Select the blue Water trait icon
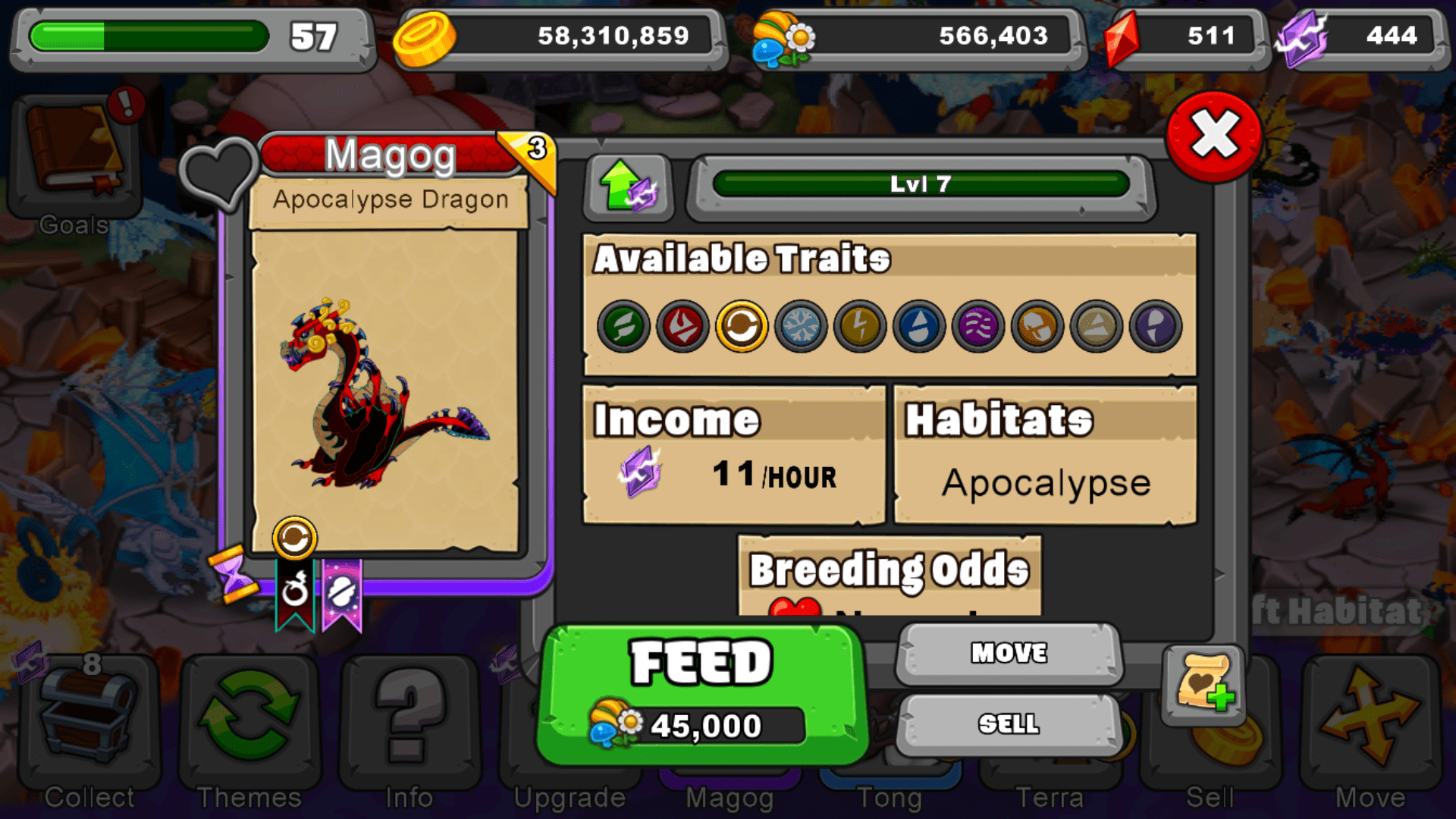 918,326
